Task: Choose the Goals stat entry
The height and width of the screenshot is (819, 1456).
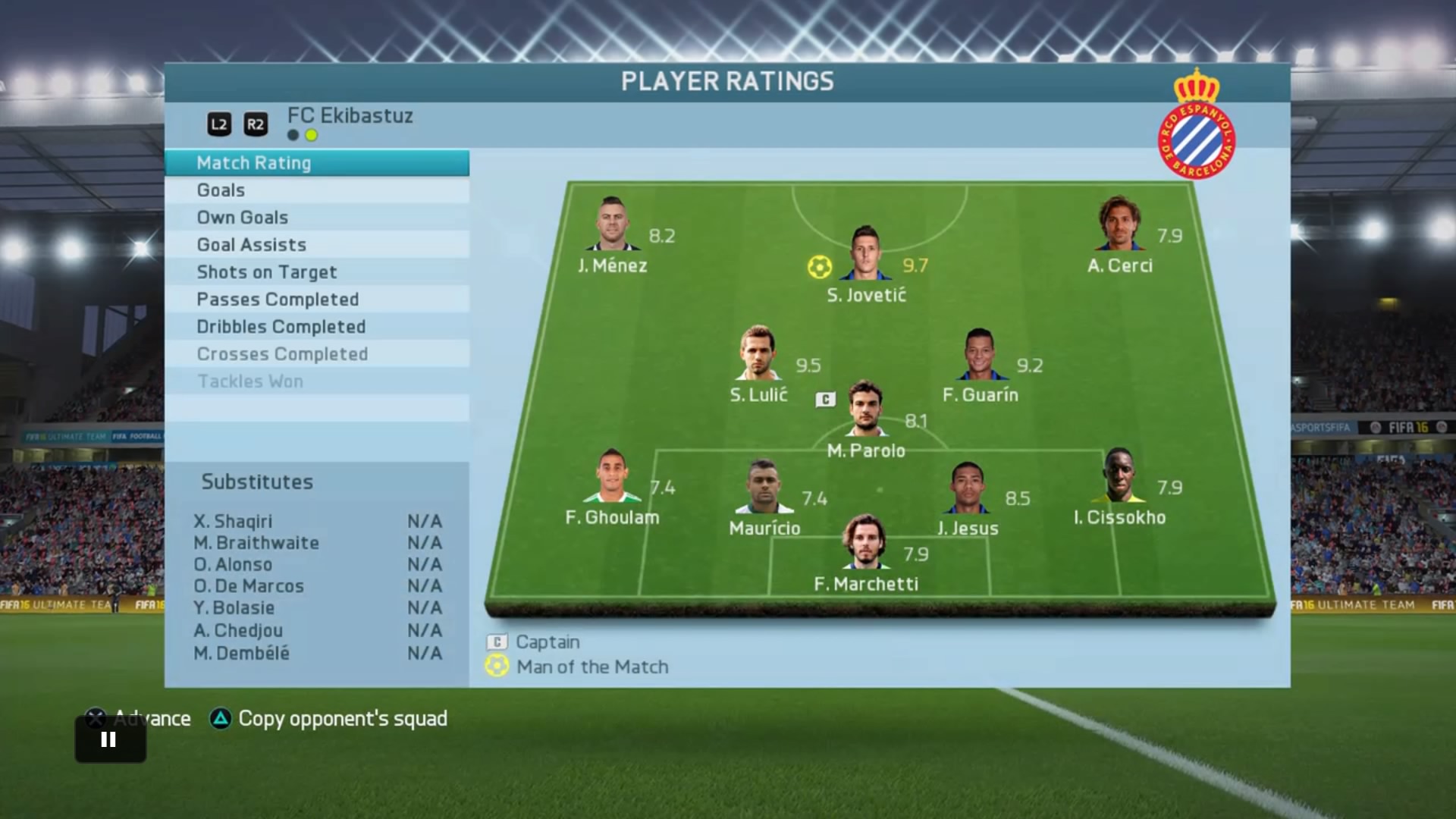Action: tap(316, 190)
